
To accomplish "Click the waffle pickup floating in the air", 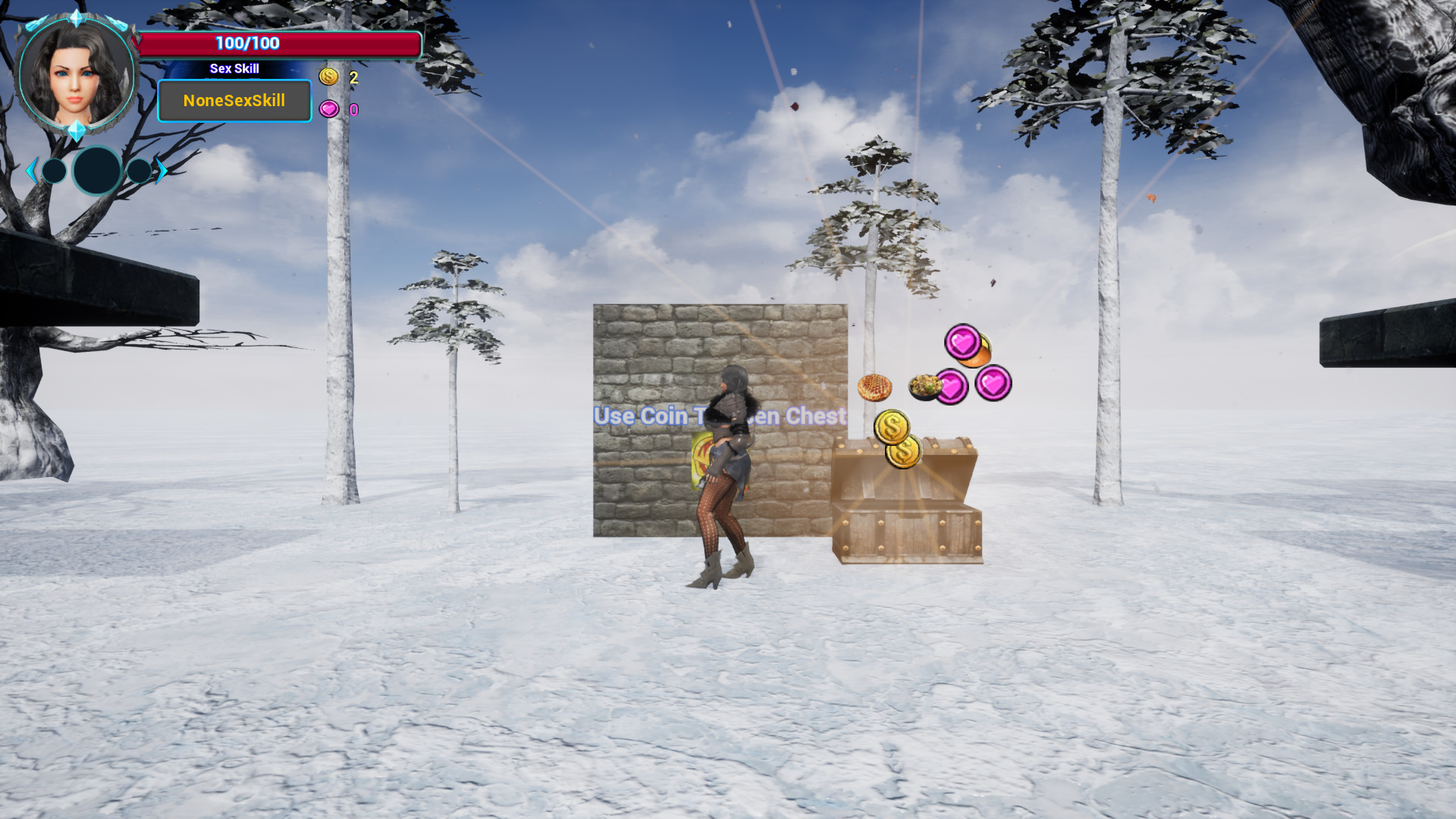I will point(874,387).
